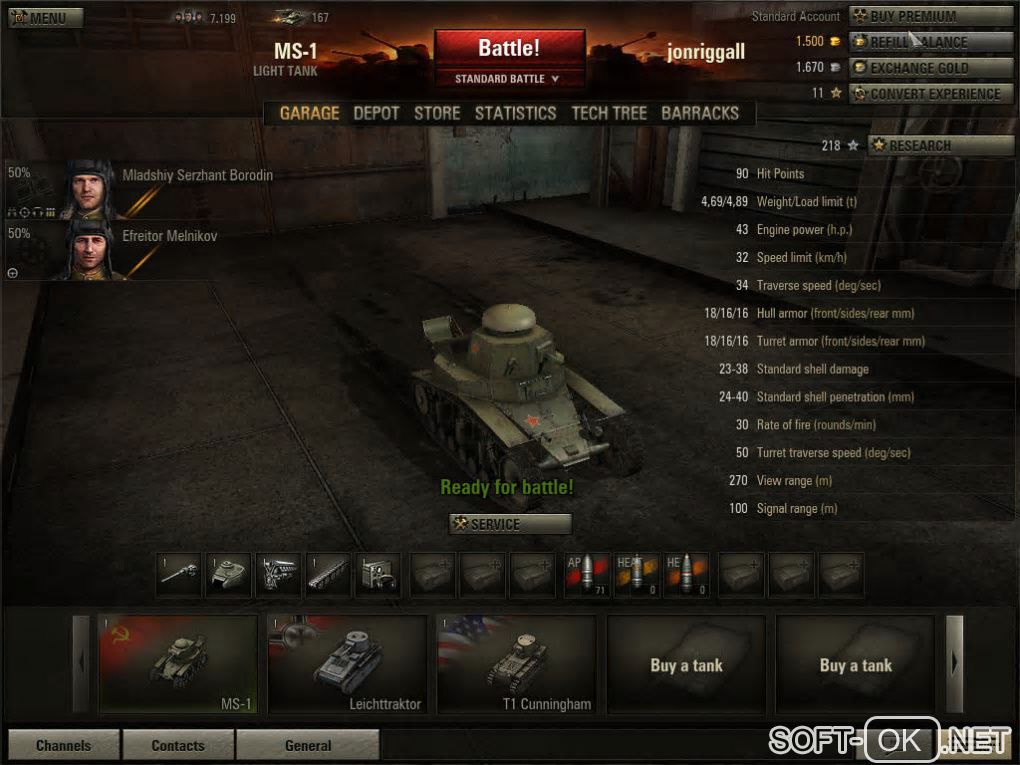Choose Convert Experience
This screenshot has width=1020, height=765.
click(930, 94)
